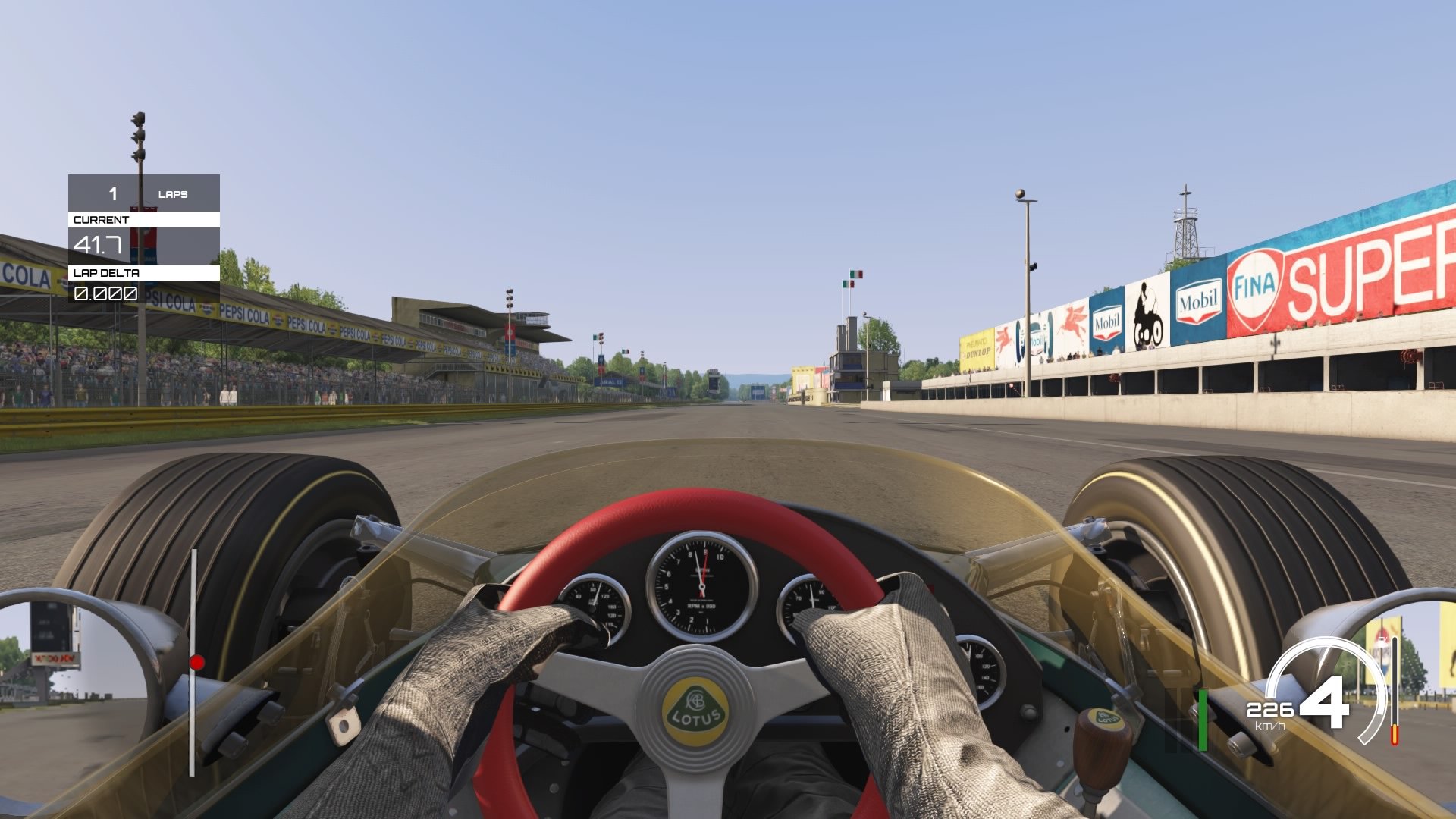The height and width of the screenshot is (819, 1456).
Task: Toggle the LAP DELTA 0.000 display
Action: 105,293
